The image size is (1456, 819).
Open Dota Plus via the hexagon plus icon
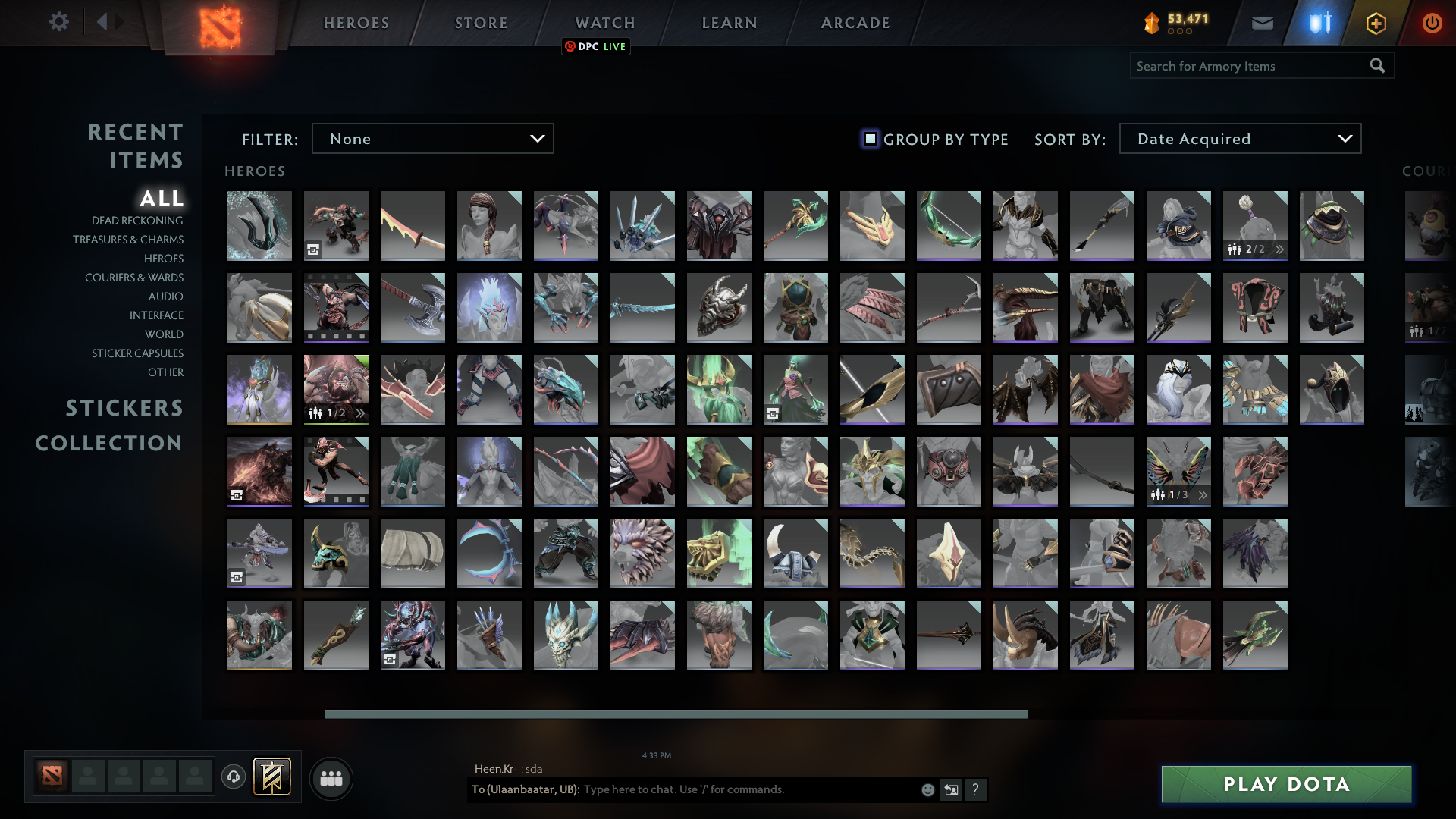(1375, 22)
